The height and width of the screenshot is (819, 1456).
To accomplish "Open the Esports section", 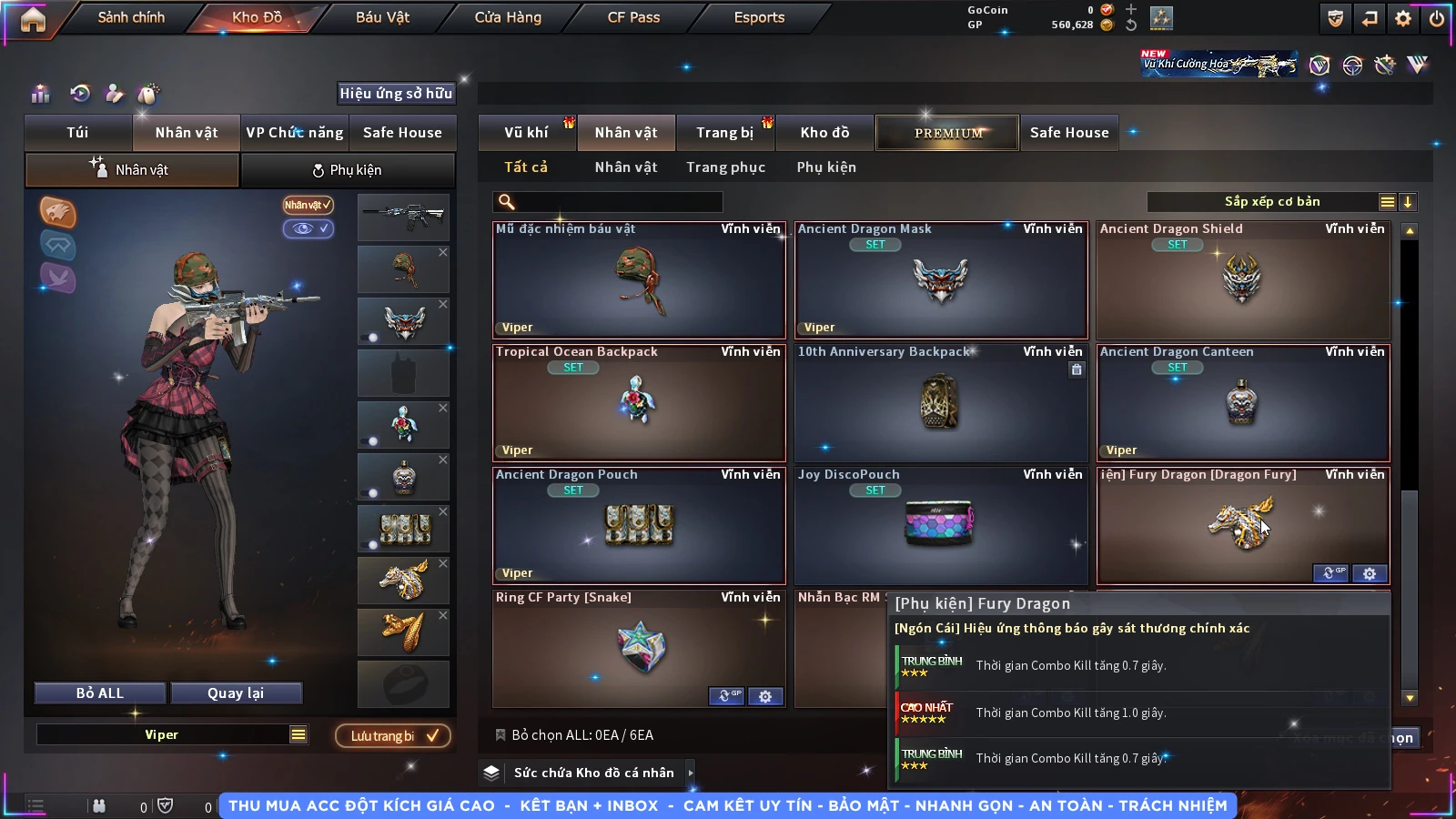I will tap(759, 17).
